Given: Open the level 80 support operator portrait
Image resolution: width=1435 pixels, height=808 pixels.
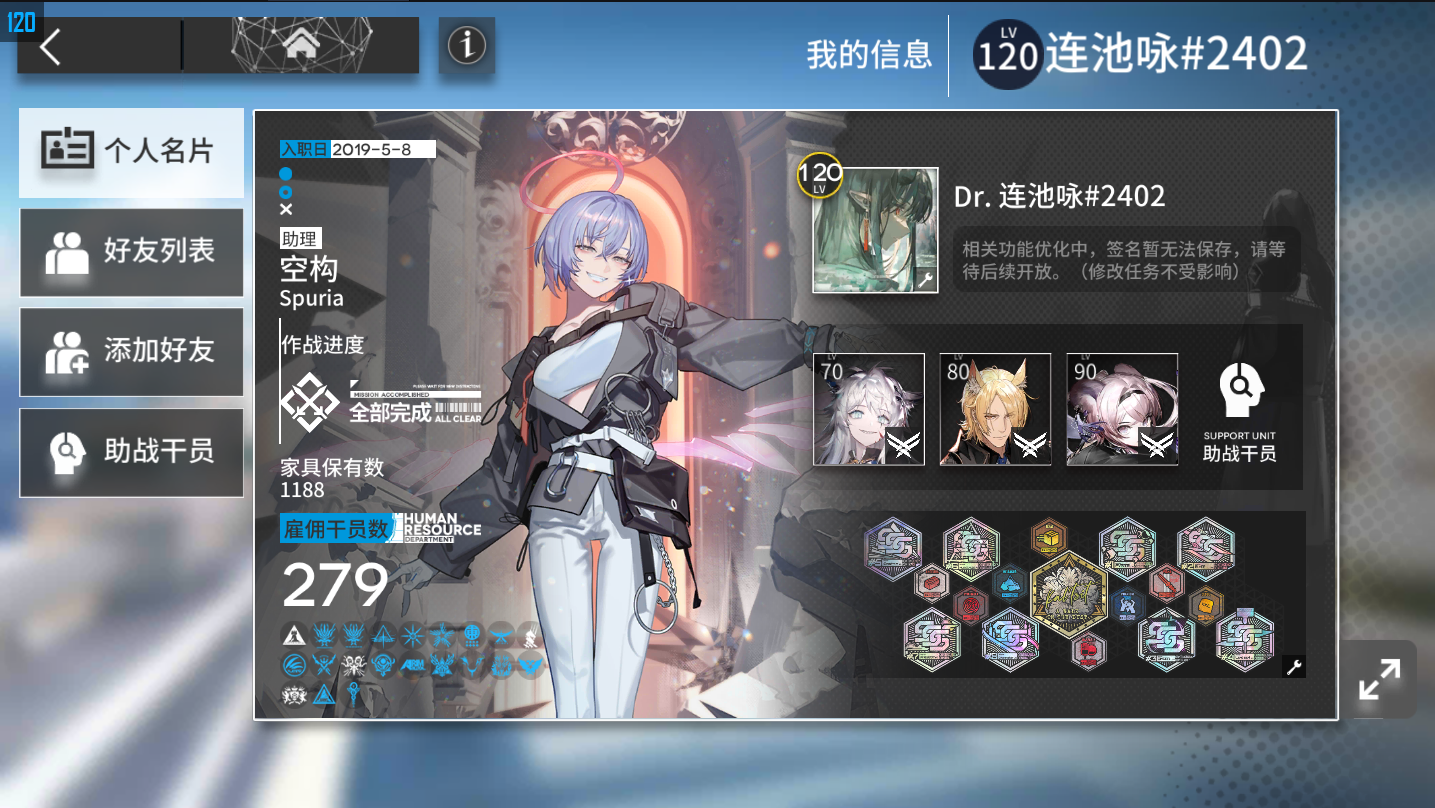Looking at the screenshot, I should click(994, 409).
